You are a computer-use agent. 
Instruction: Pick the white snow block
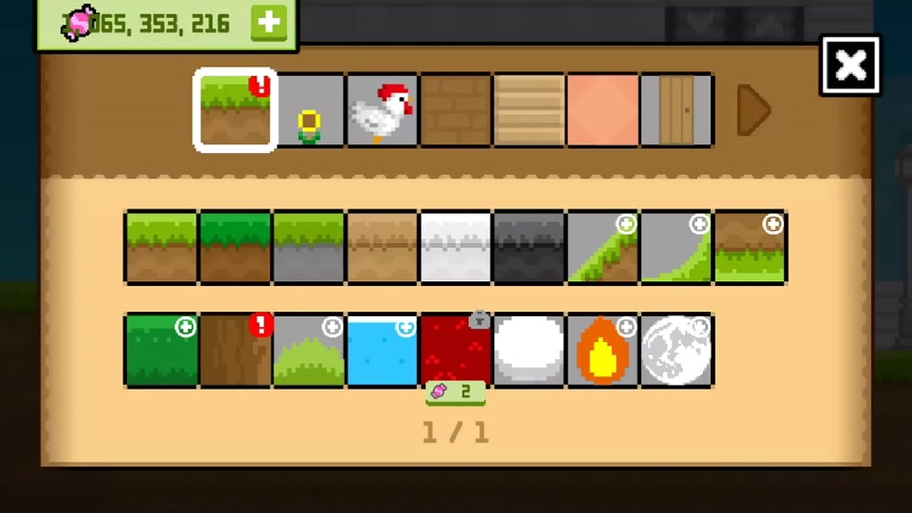456,247
